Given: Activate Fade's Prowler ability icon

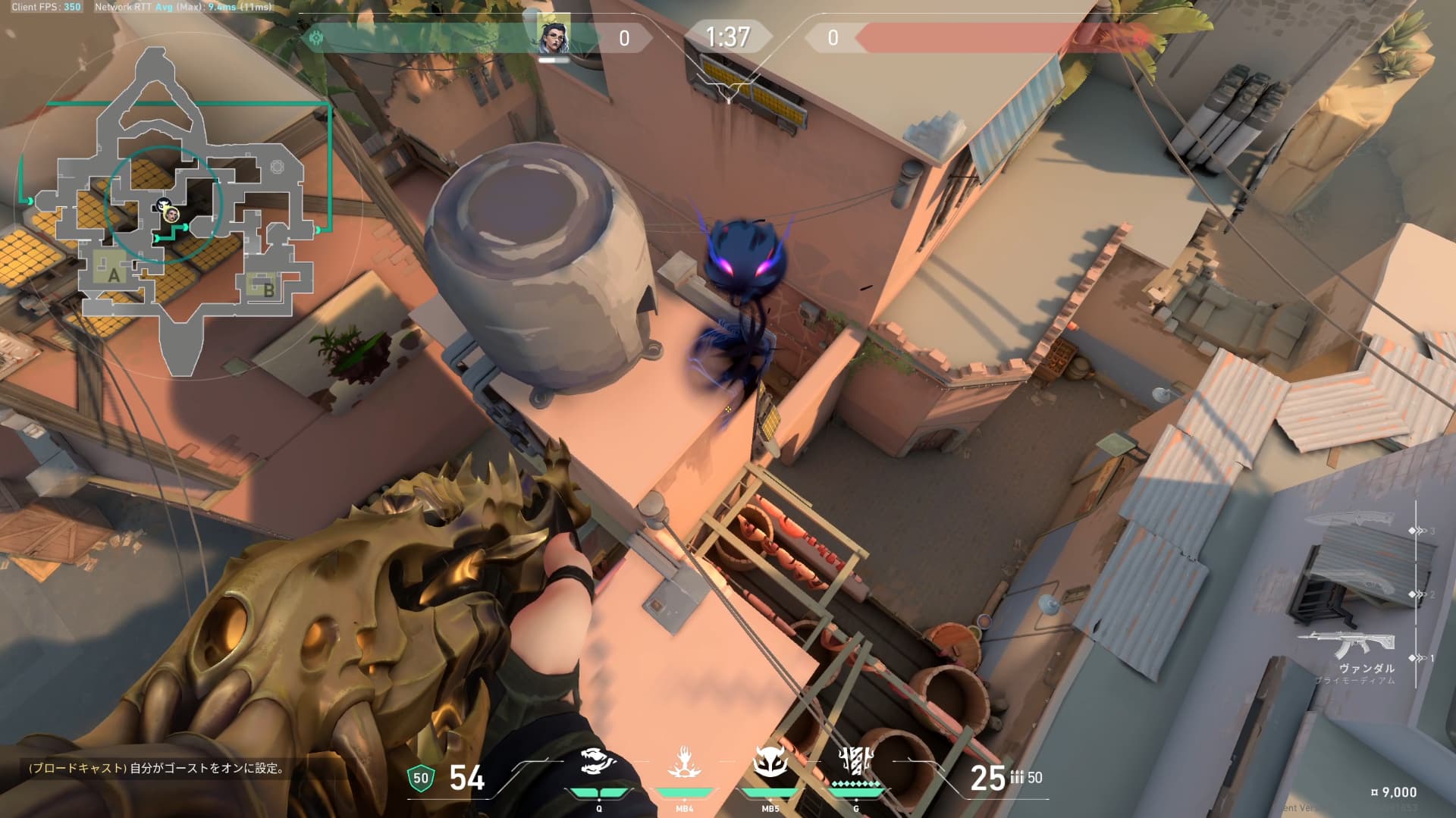Looking at the screenshot, I should (598, 763).
